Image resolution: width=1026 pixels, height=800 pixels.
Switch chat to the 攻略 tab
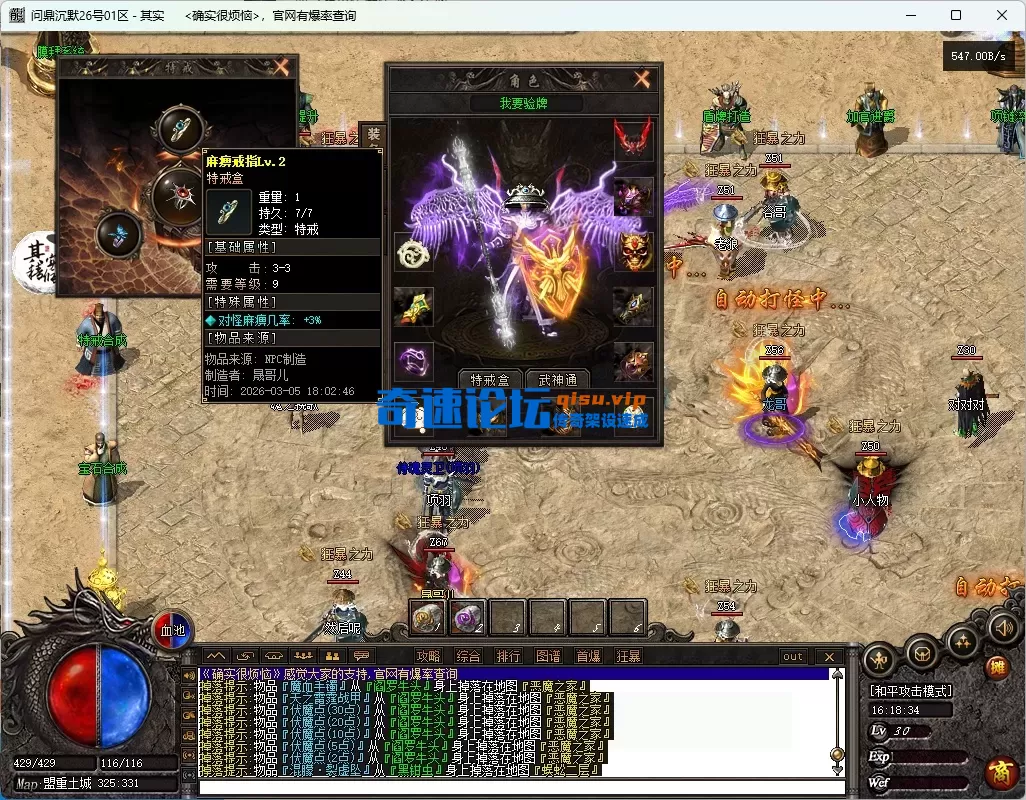[428, 657]
